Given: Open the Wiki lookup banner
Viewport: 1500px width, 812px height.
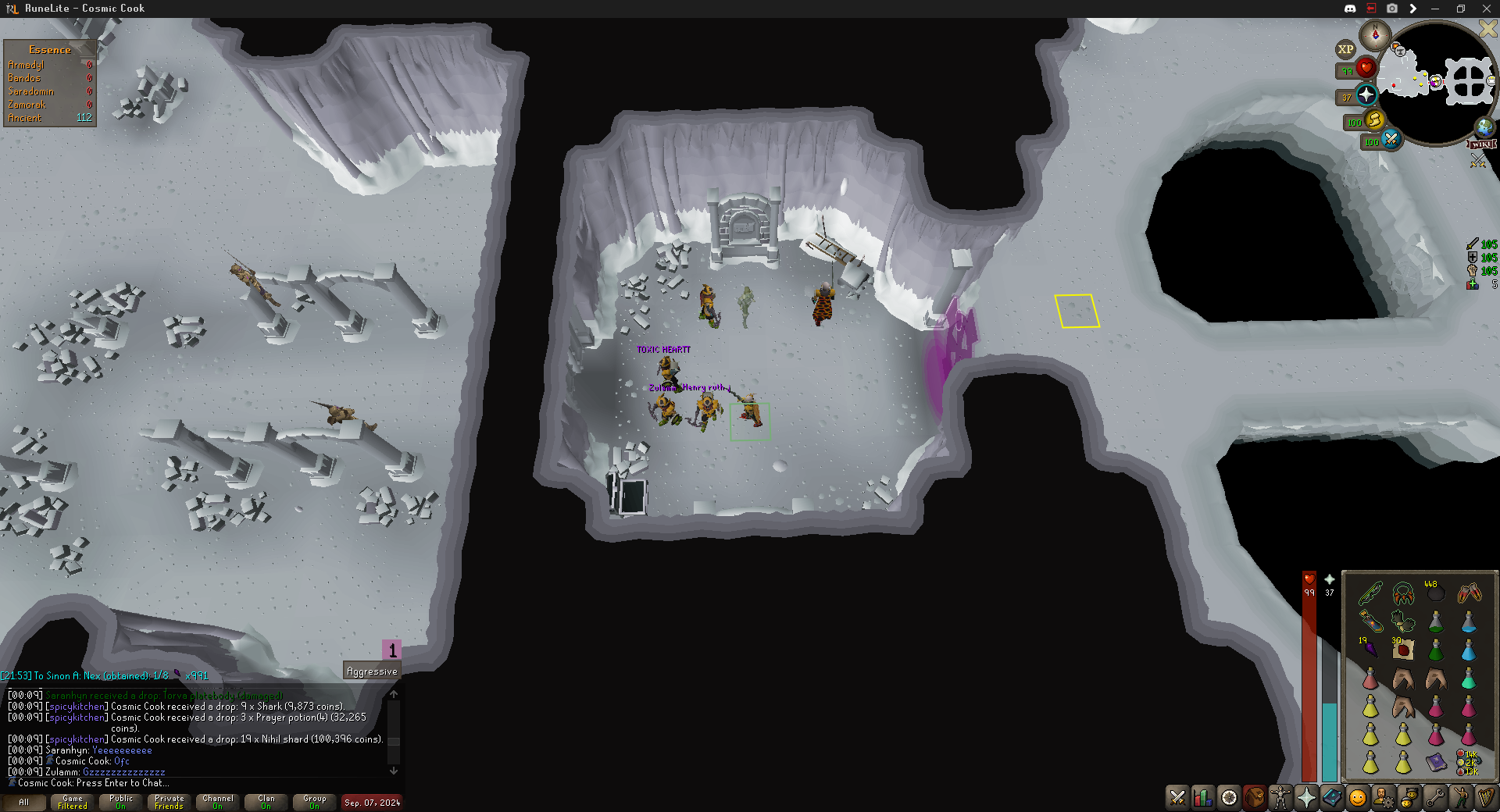Looking at the screenshot, I should 1482,144.
